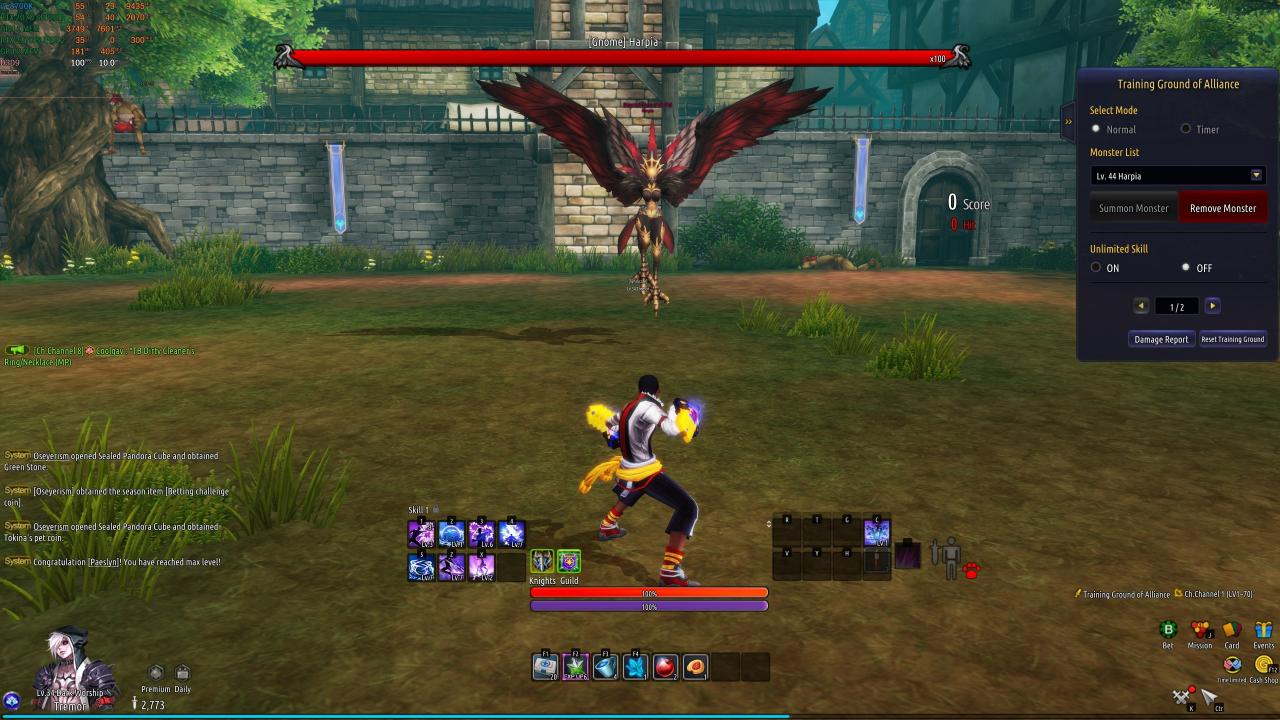Viewport: 1280px width, 720px height.
Task: Open the Card collection icon
Action: tap(1232, 630)
